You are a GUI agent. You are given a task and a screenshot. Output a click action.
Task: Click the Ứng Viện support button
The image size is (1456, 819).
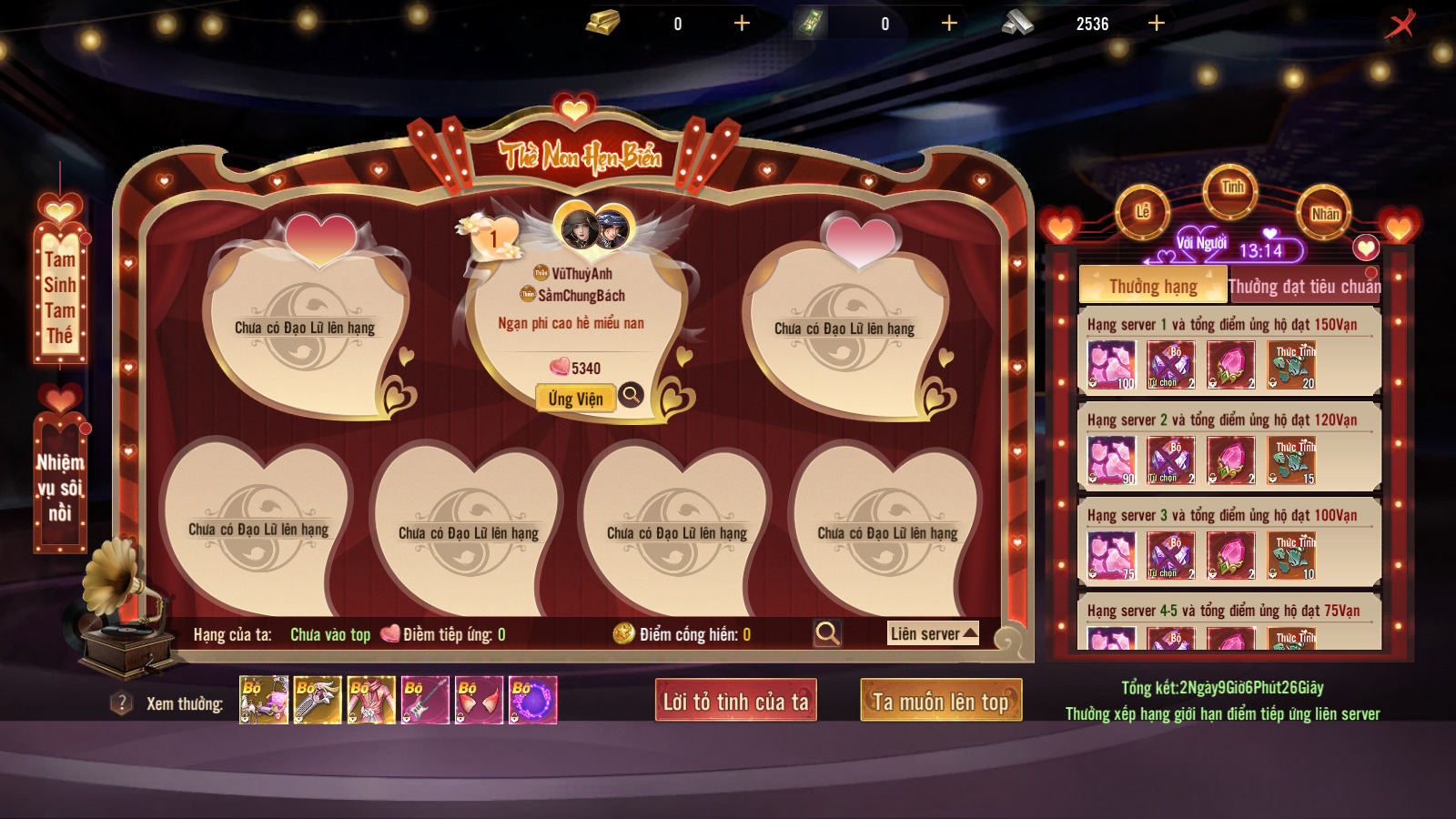coord(575,399)
